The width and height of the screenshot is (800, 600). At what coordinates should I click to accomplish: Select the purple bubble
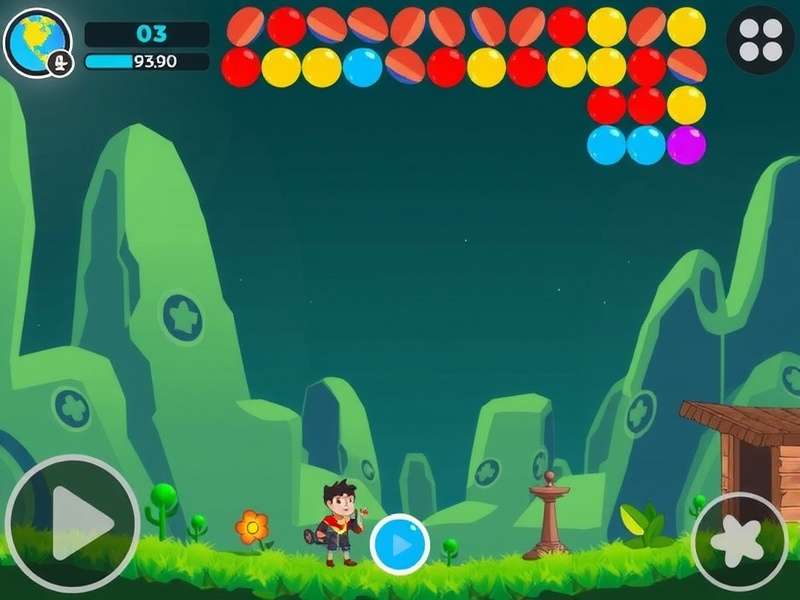click(x=686, y=145)
